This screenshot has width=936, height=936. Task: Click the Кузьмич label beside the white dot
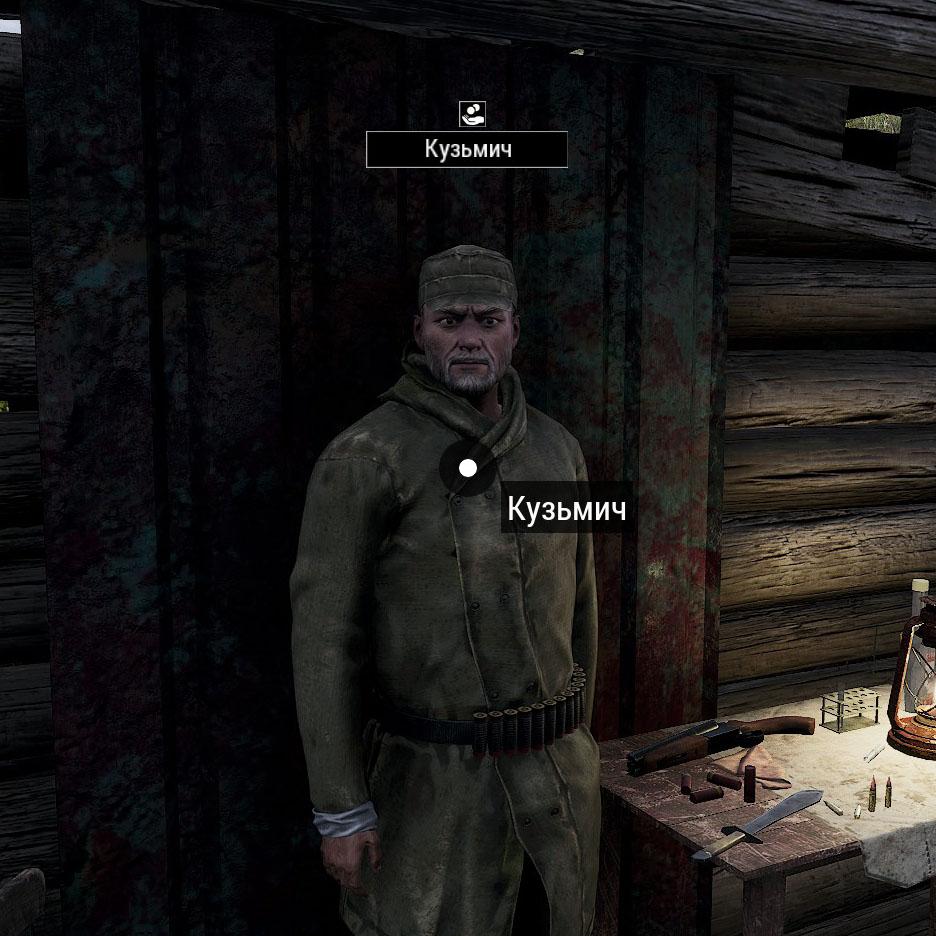(x=567, y=509)
